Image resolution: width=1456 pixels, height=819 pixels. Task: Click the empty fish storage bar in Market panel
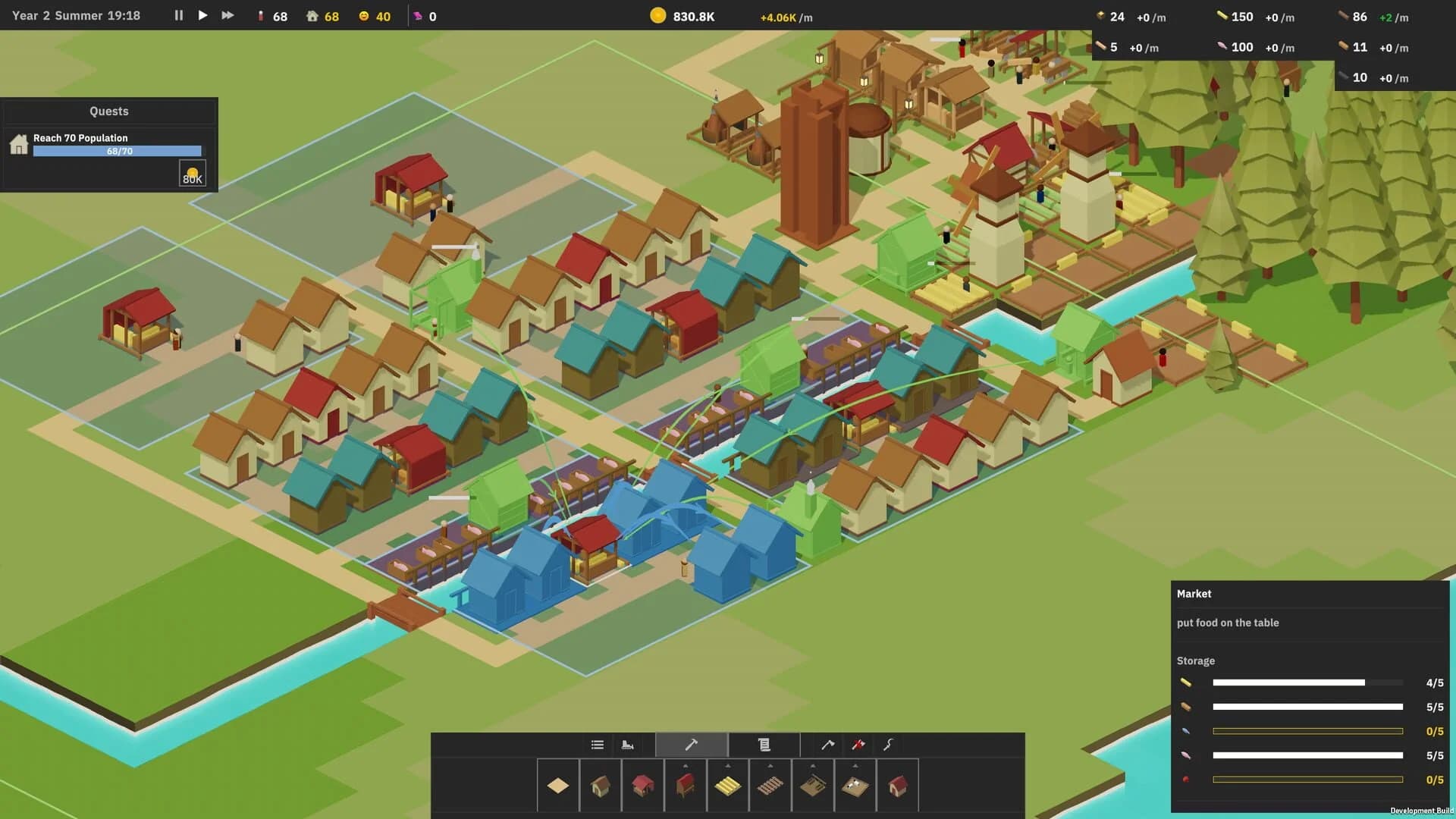[1308, 732]
